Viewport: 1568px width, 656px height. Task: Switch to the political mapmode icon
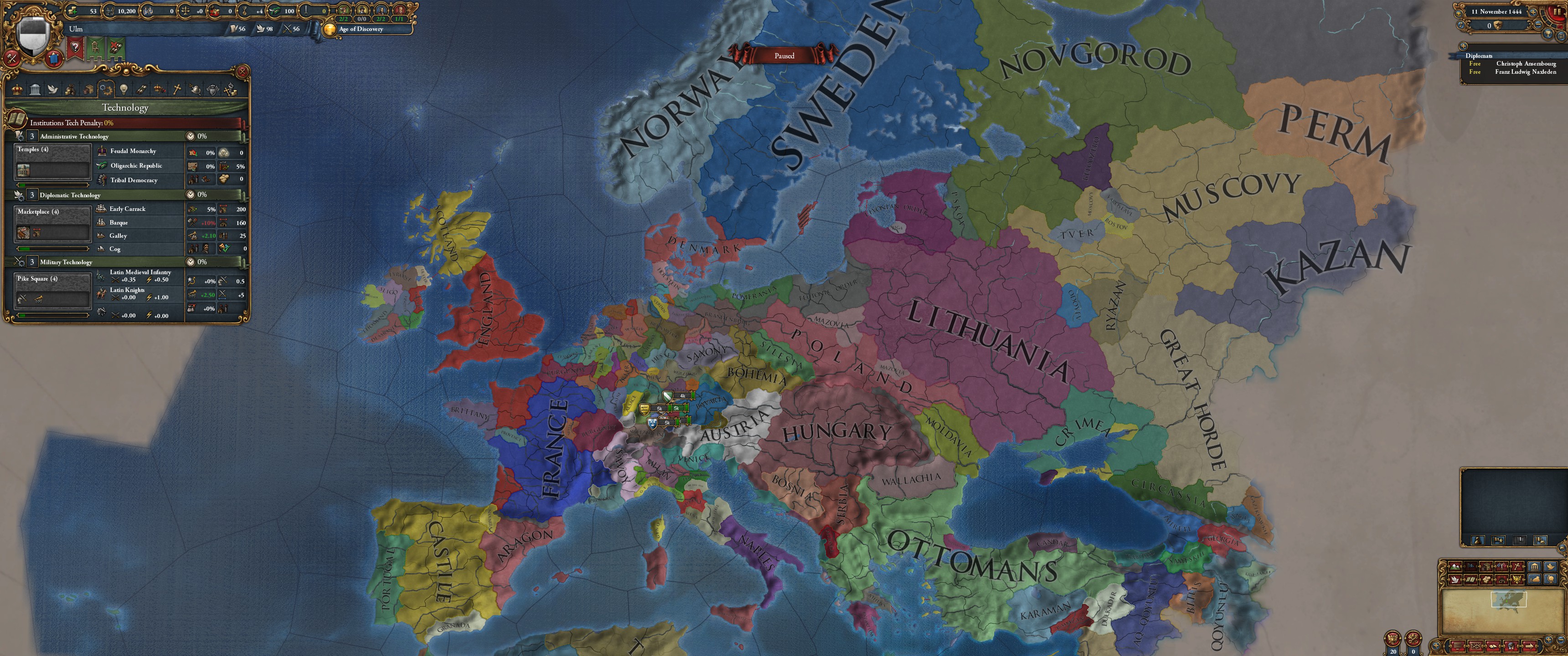pyautogui.click(x=1470, y=568)
